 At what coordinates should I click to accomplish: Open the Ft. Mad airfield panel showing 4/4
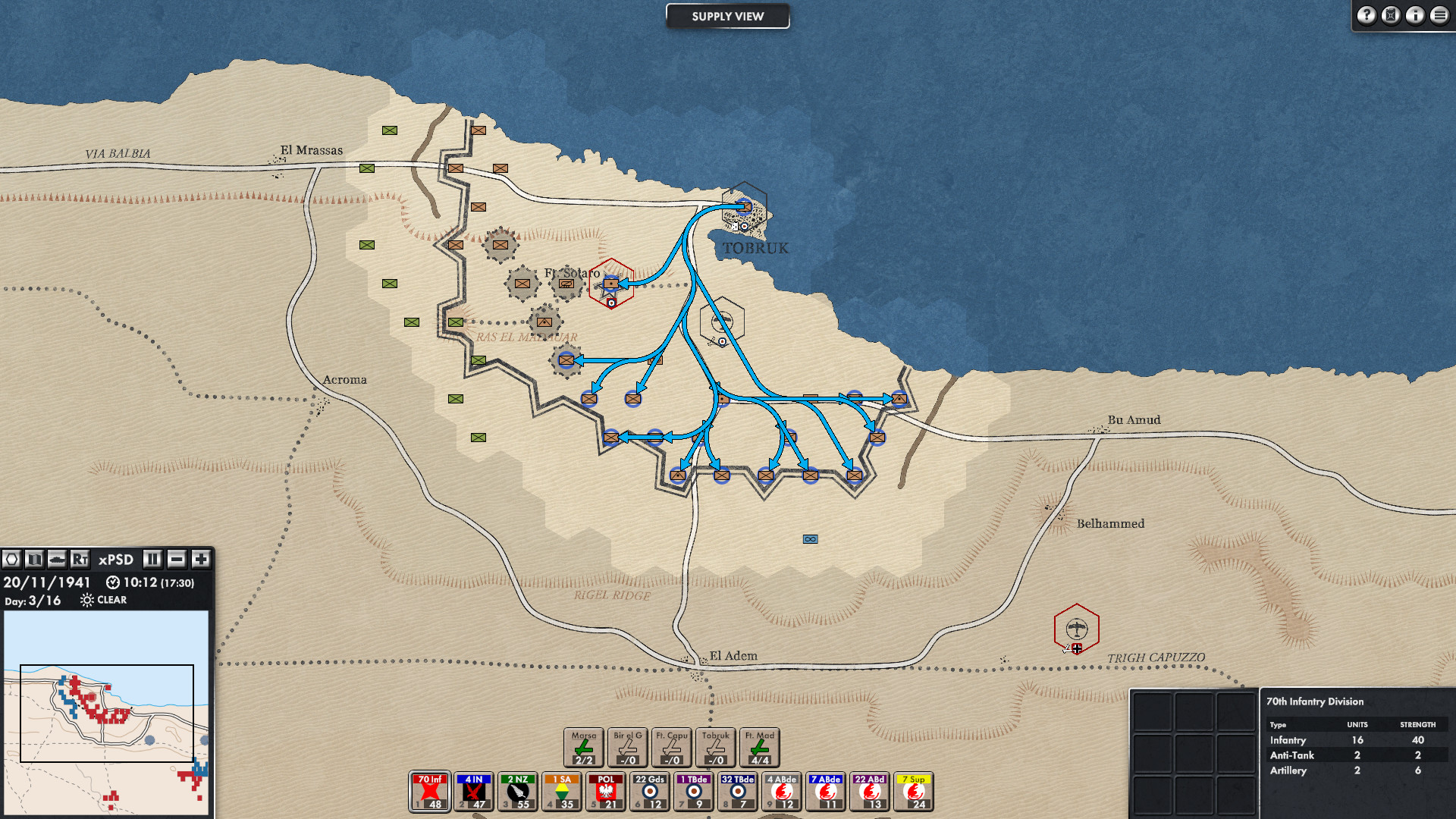761,747
